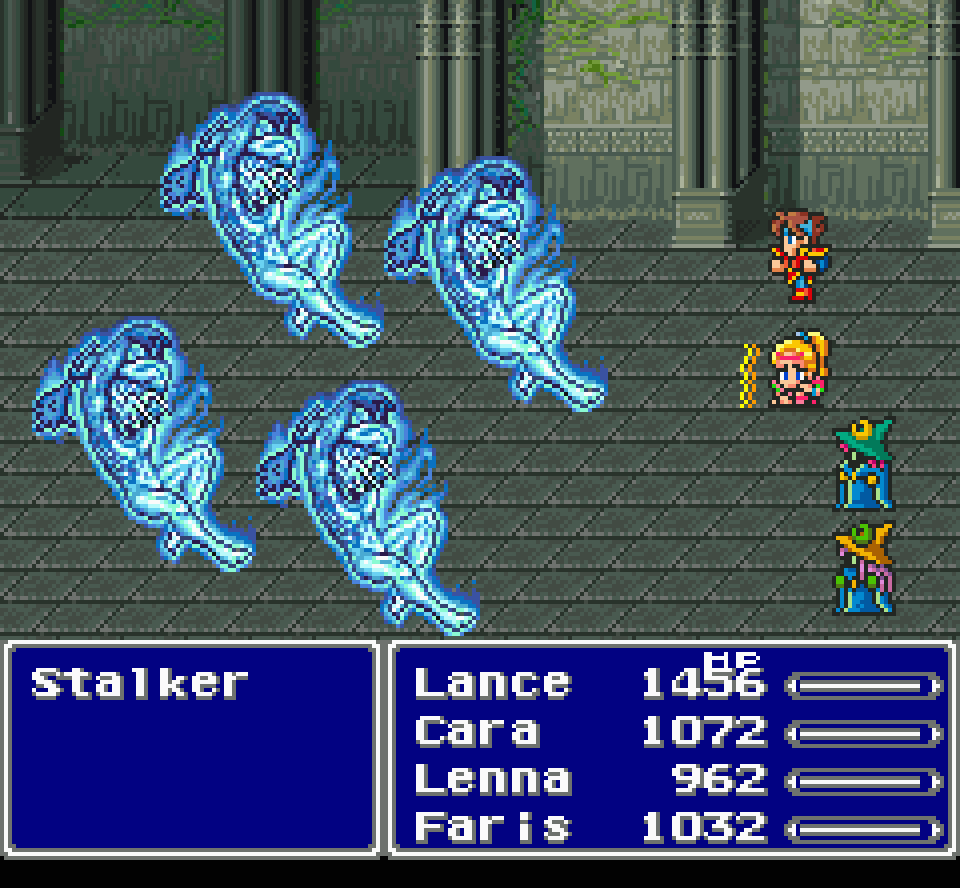960x888 pixels.
Task: Choose Faris in the party status window
Action: [x=492, y=828]
